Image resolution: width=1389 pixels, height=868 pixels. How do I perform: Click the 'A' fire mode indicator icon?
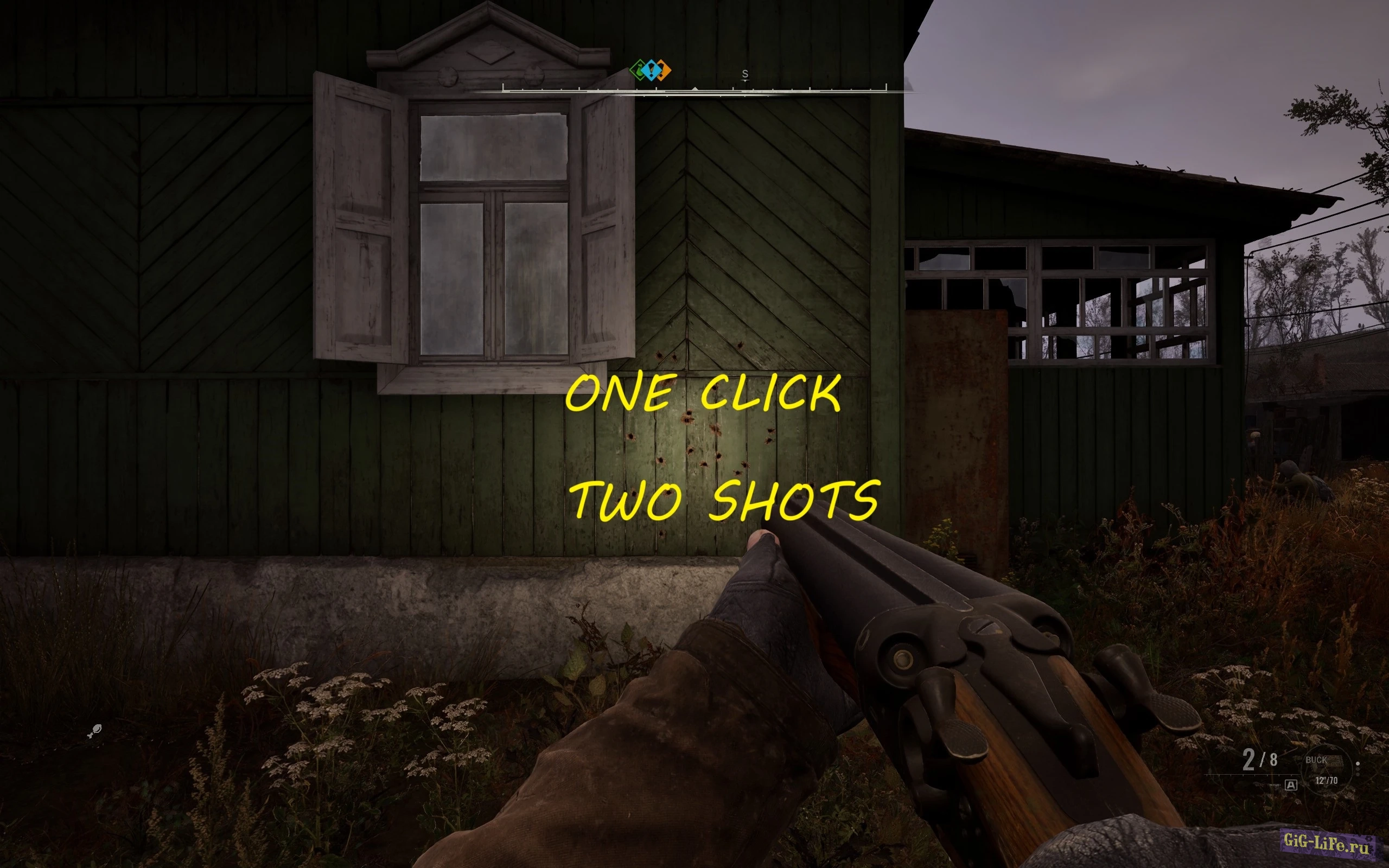pyautogui.click(x=1291, y=786)
